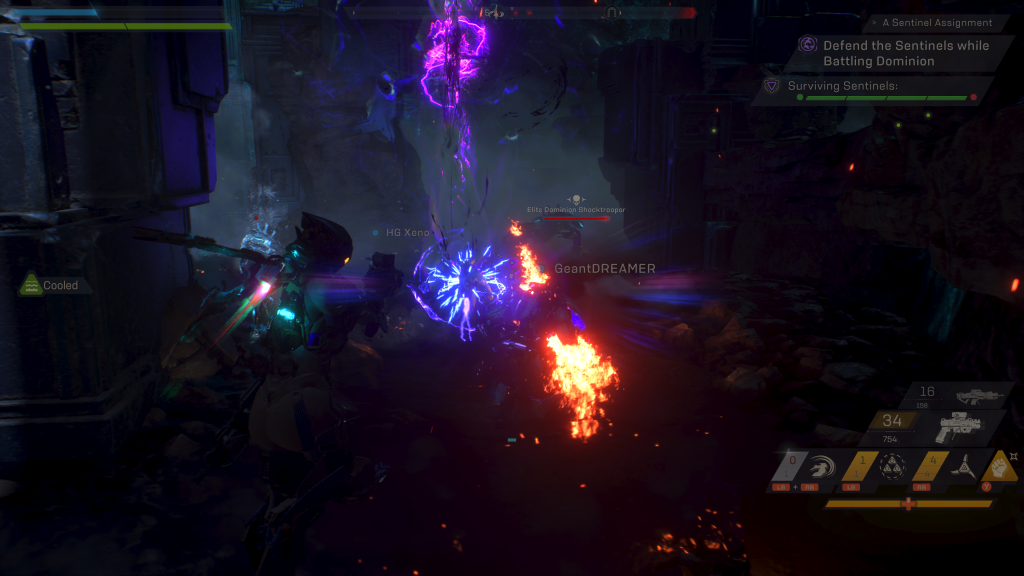The height and width of the screenshot is (576, 1024).
Task: Click the Cooled status indicator
Action: point(50,285)
